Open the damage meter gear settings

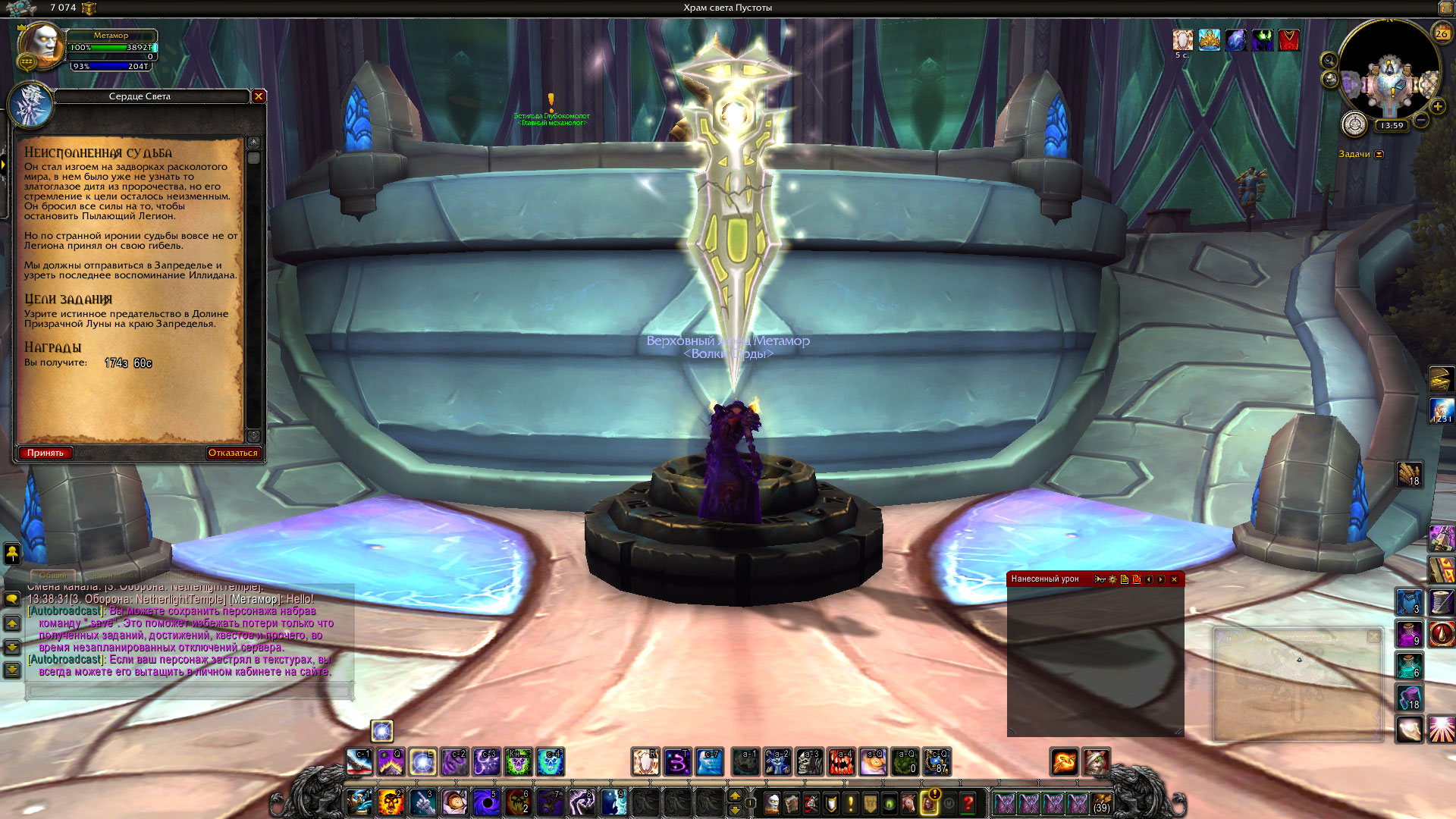click(x=1112, y=579)
